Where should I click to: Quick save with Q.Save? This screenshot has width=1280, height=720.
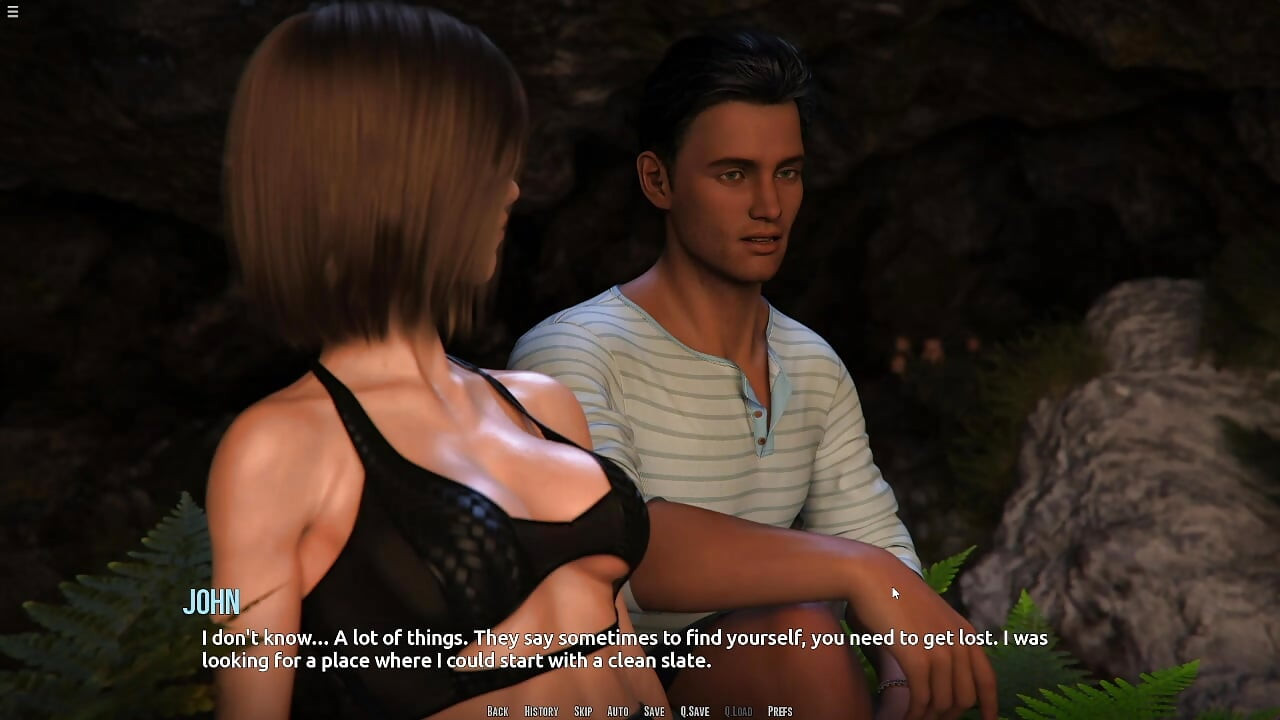tap(695, 711)
